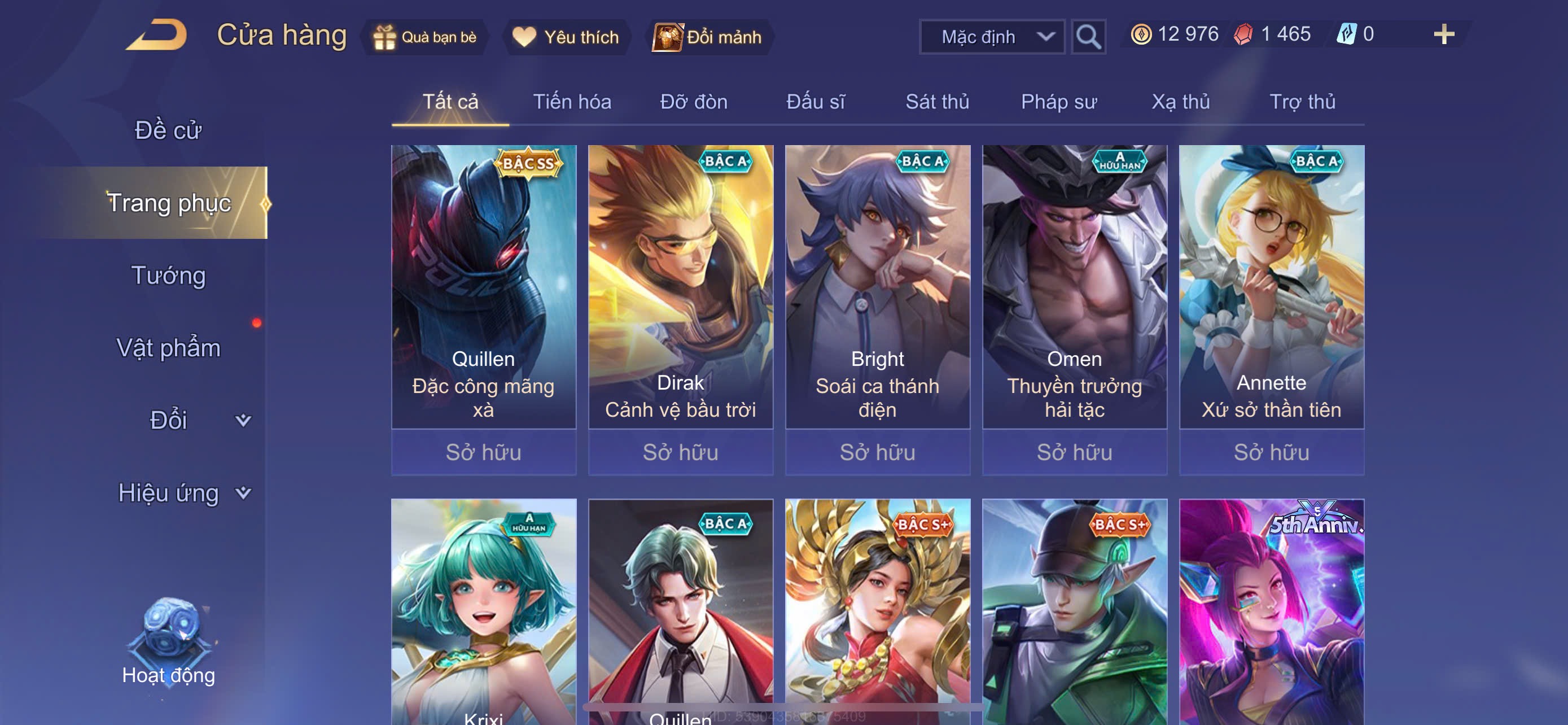Select the Sát thủ category tab
The image size is (1568, 725).
pyautogui.click(x=937, y=102)
